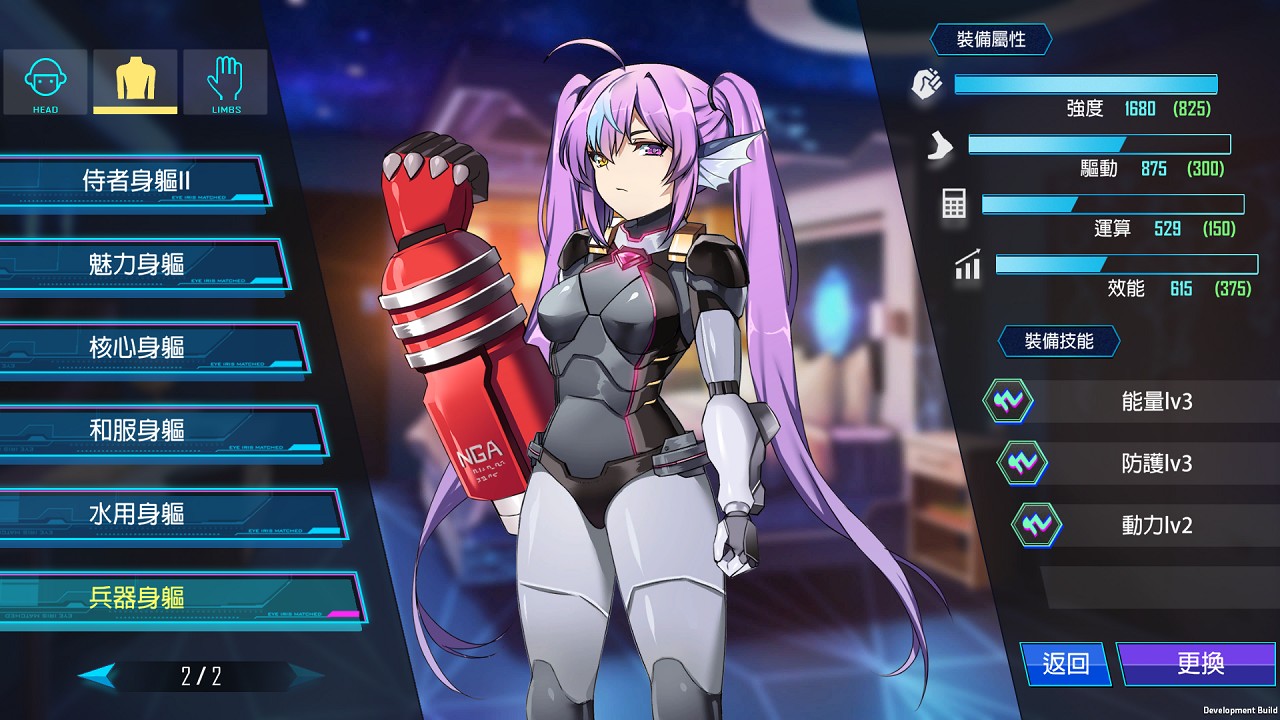
Task: Click the 返回 back button
Action: pos(1064,664)
